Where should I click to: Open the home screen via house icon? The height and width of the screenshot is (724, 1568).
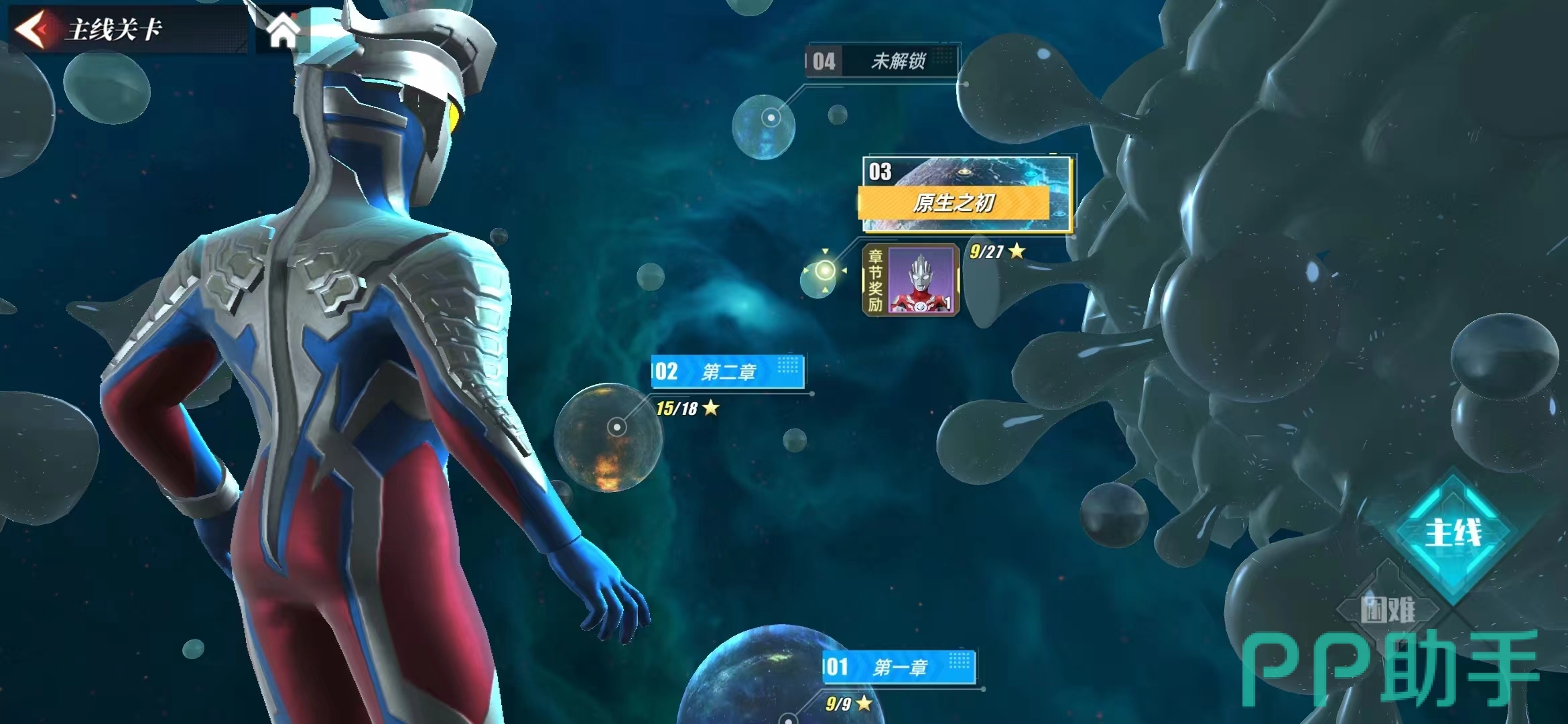tap(283, 31)
